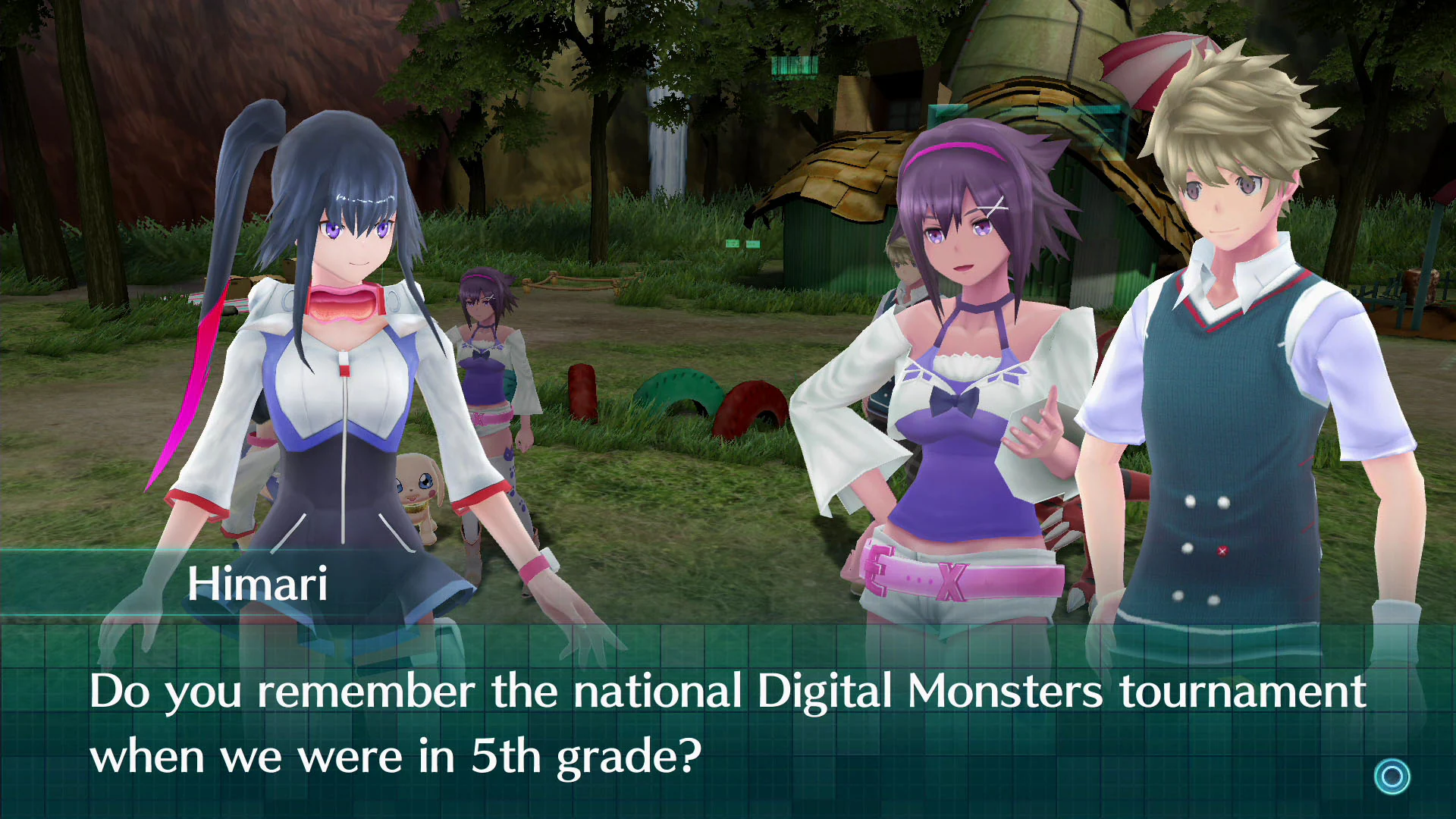Advance the dialogue by clicking the text box
The image size is (1456, 819).
coord(728,720)
